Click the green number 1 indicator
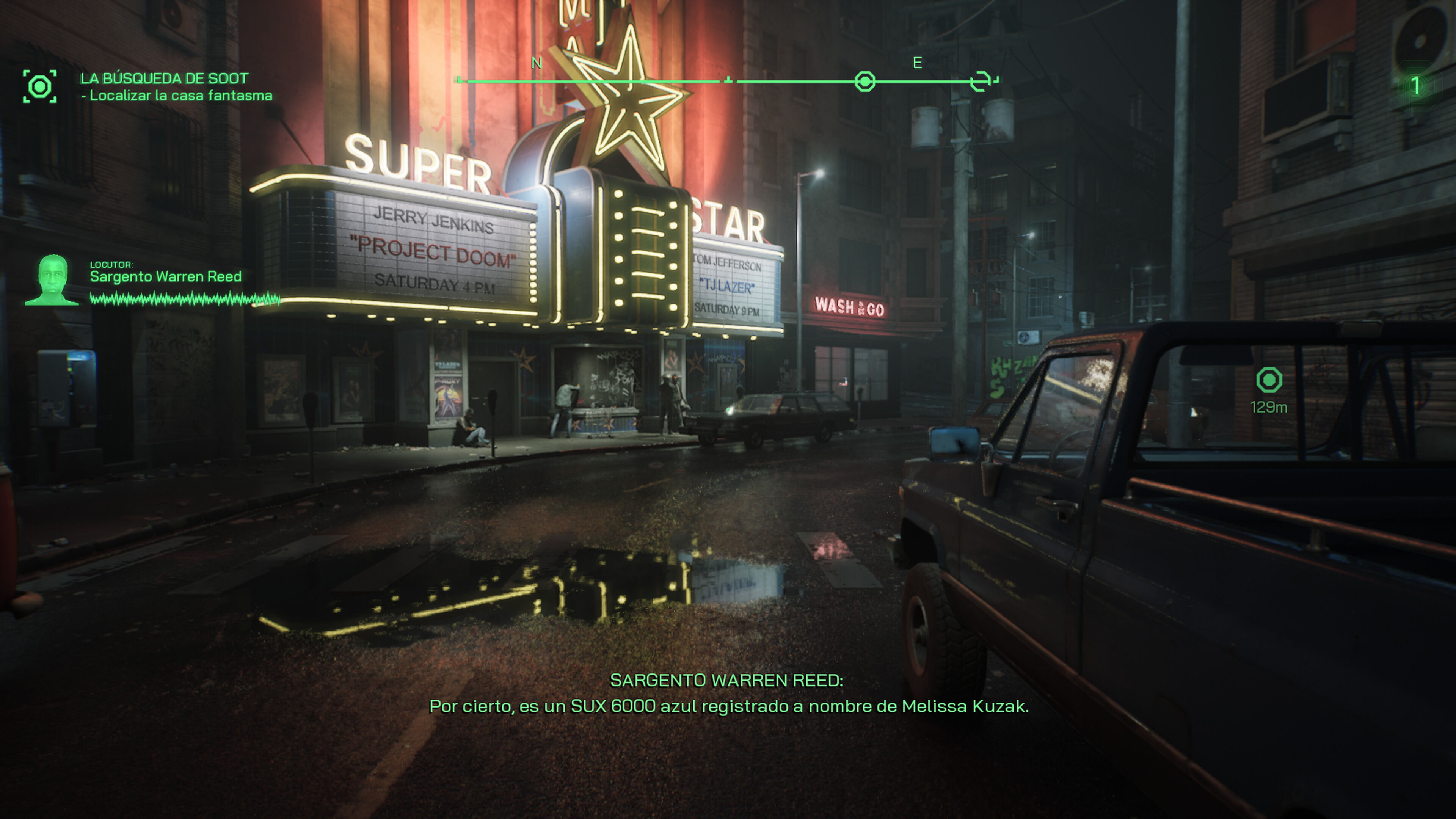Viewport: 1456px width, 819px height. click(x=1415, y=86)
